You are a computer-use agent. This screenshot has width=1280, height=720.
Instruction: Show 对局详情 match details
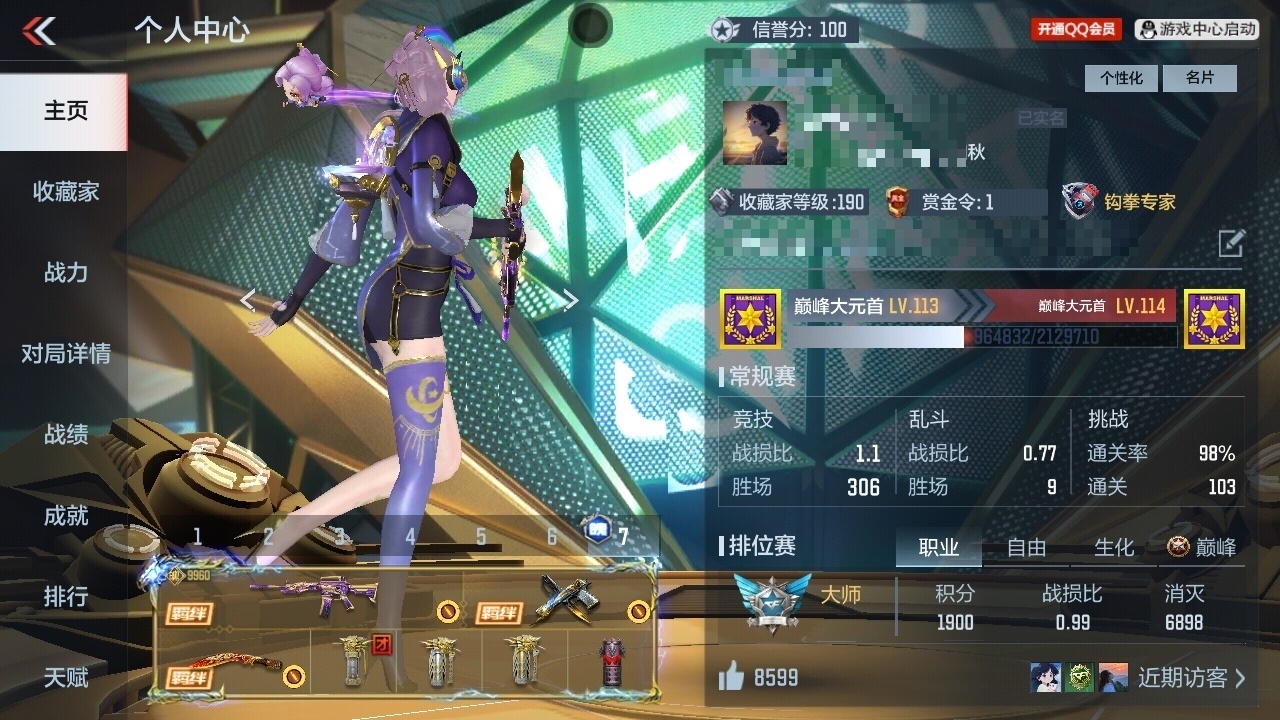coord(65,353)
